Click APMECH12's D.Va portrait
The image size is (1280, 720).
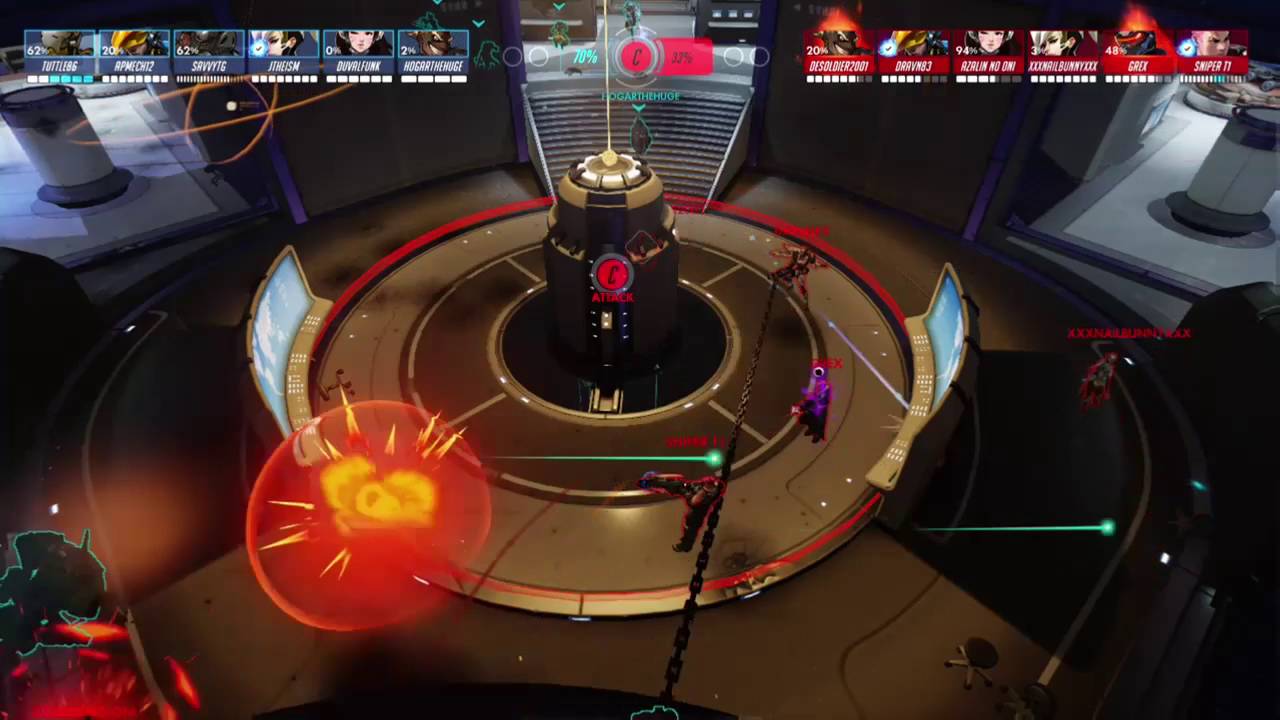coord(135,43)
